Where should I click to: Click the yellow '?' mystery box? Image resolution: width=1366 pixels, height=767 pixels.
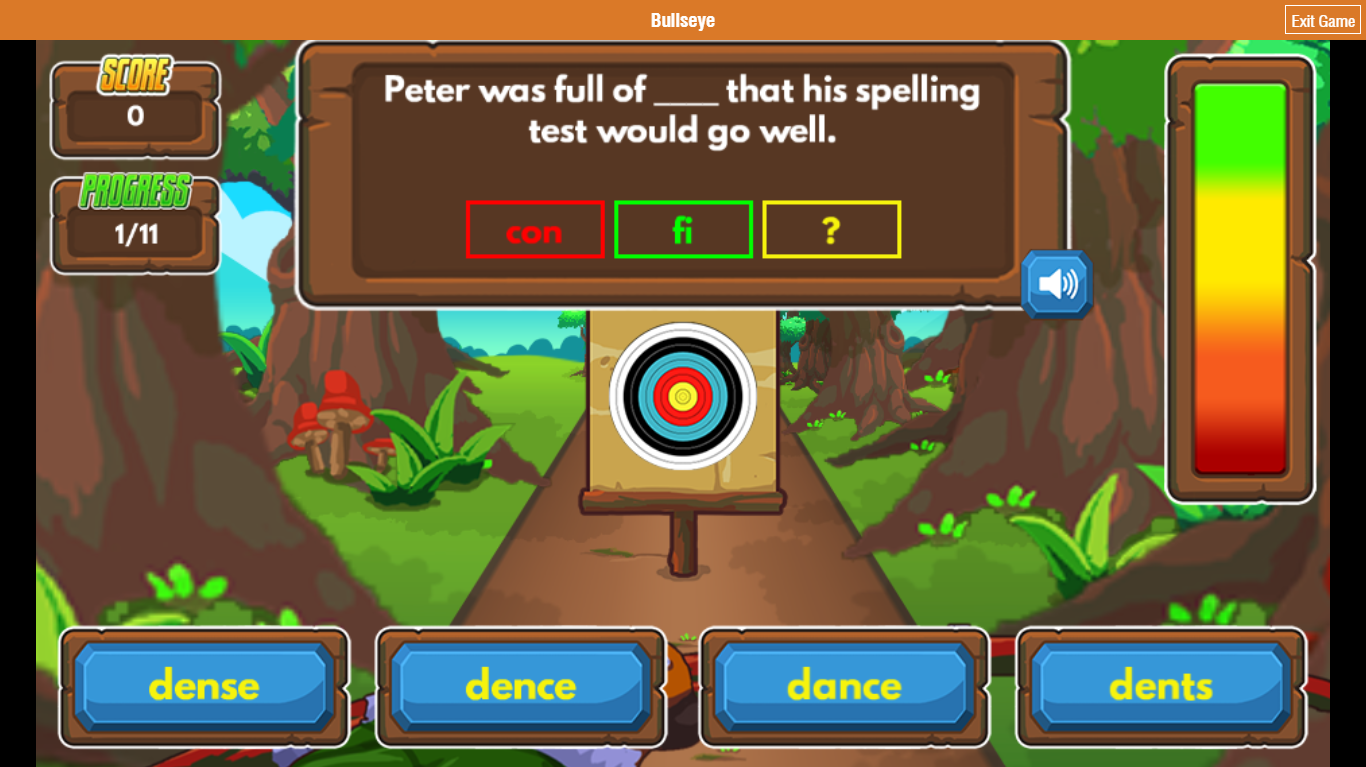[831, 229]
